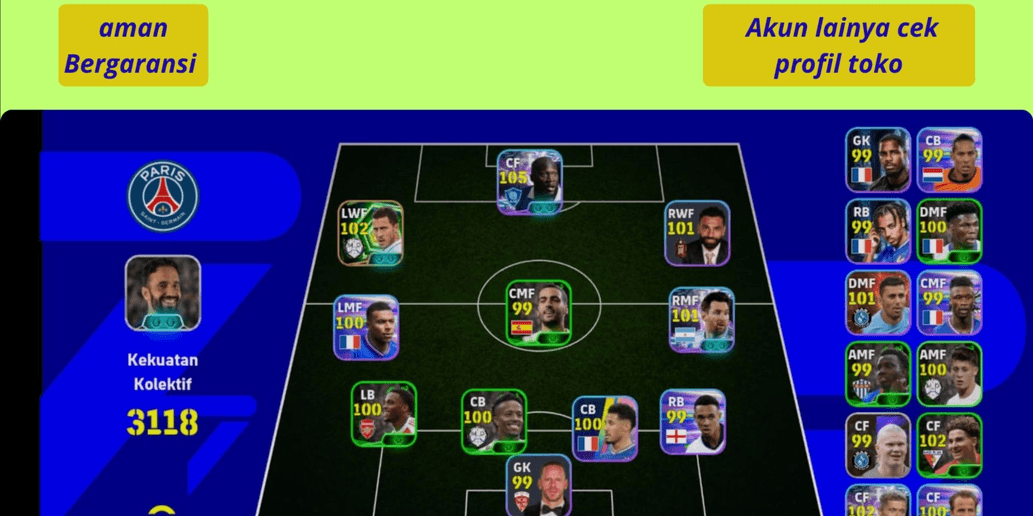
Task: Select the substitute CMF 99 France card
Action: point(949,303)
